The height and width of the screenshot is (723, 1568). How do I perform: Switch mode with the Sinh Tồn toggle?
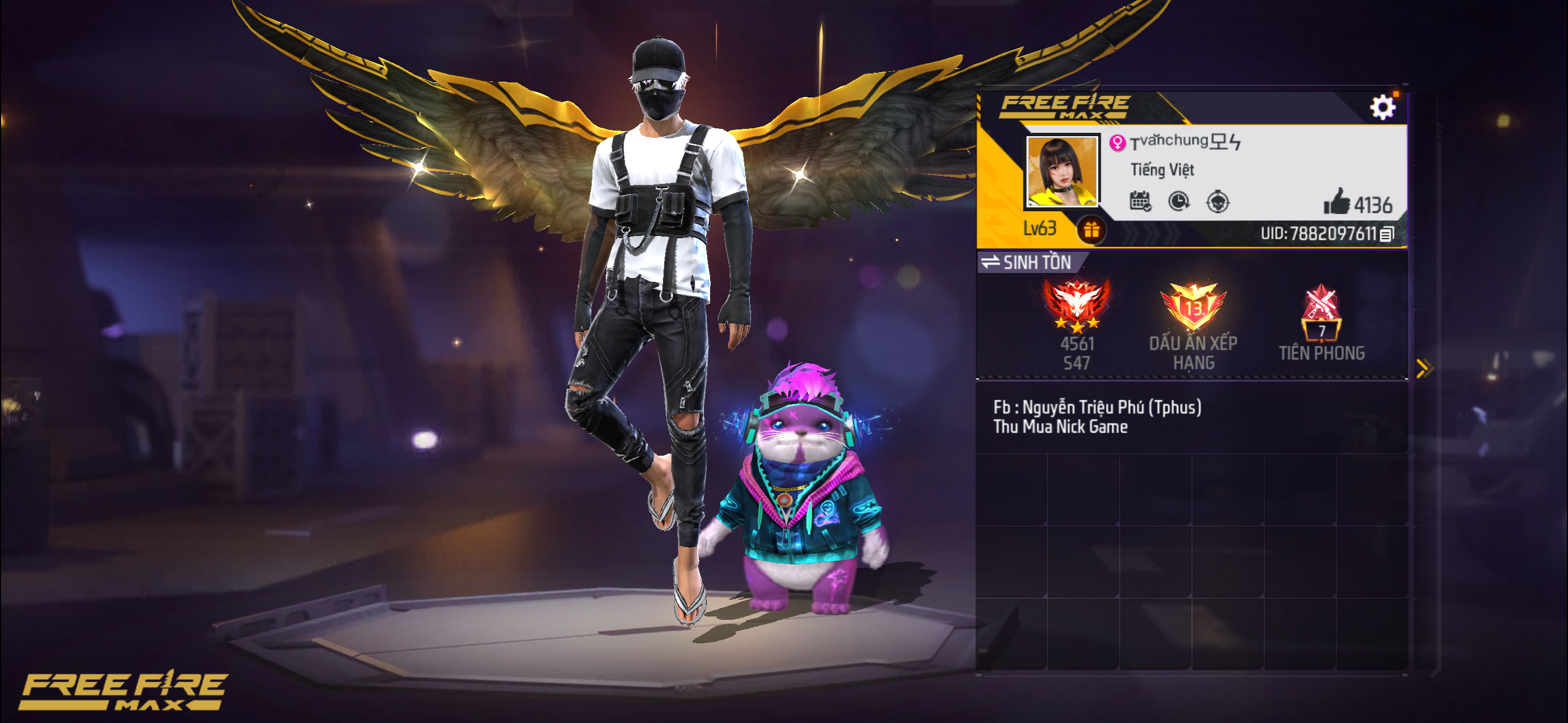1027,262
